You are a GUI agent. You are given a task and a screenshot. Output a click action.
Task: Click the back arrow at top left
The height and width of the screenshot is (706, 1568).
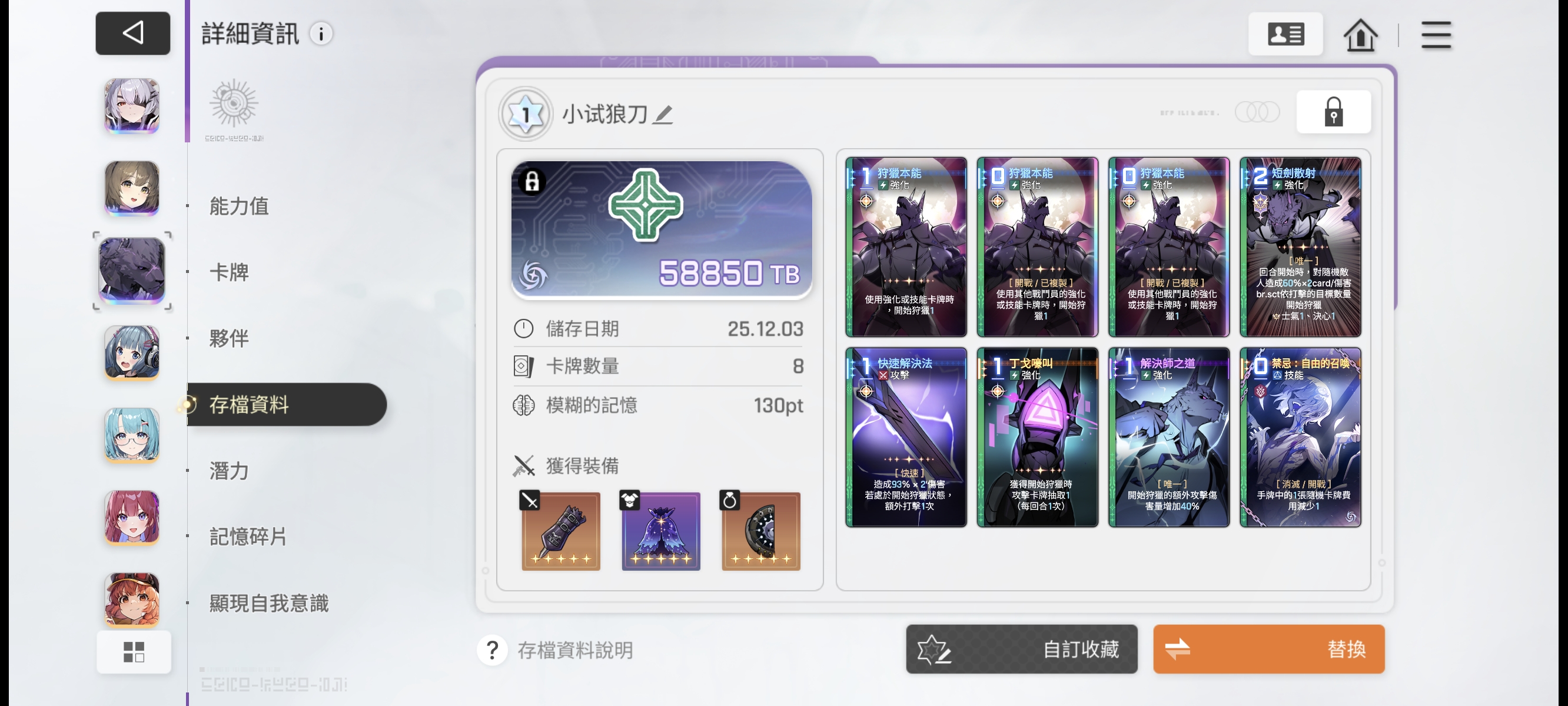132,33
